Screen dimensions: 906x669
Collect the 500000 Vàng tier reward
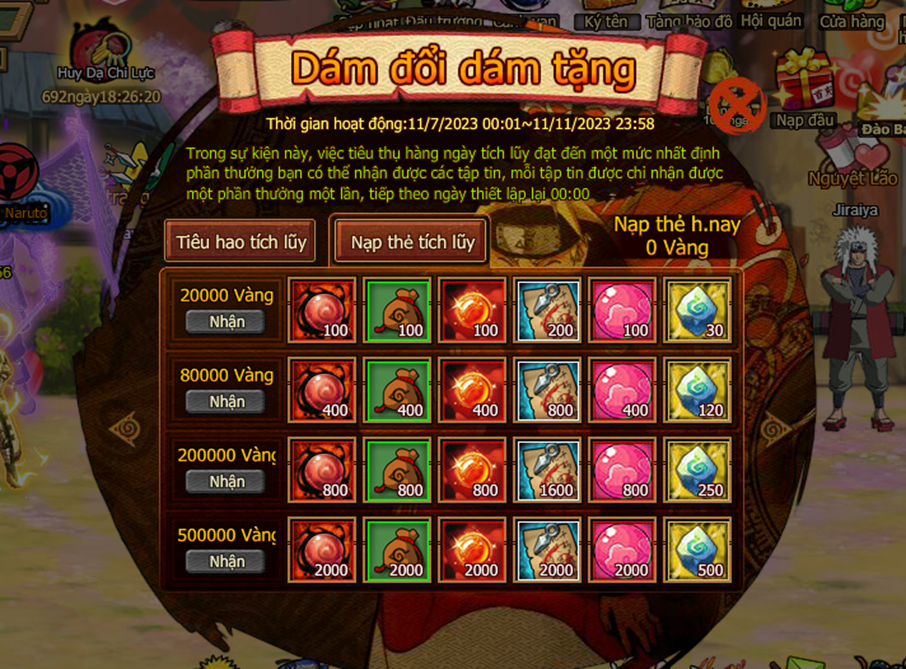tap(226, 562)
